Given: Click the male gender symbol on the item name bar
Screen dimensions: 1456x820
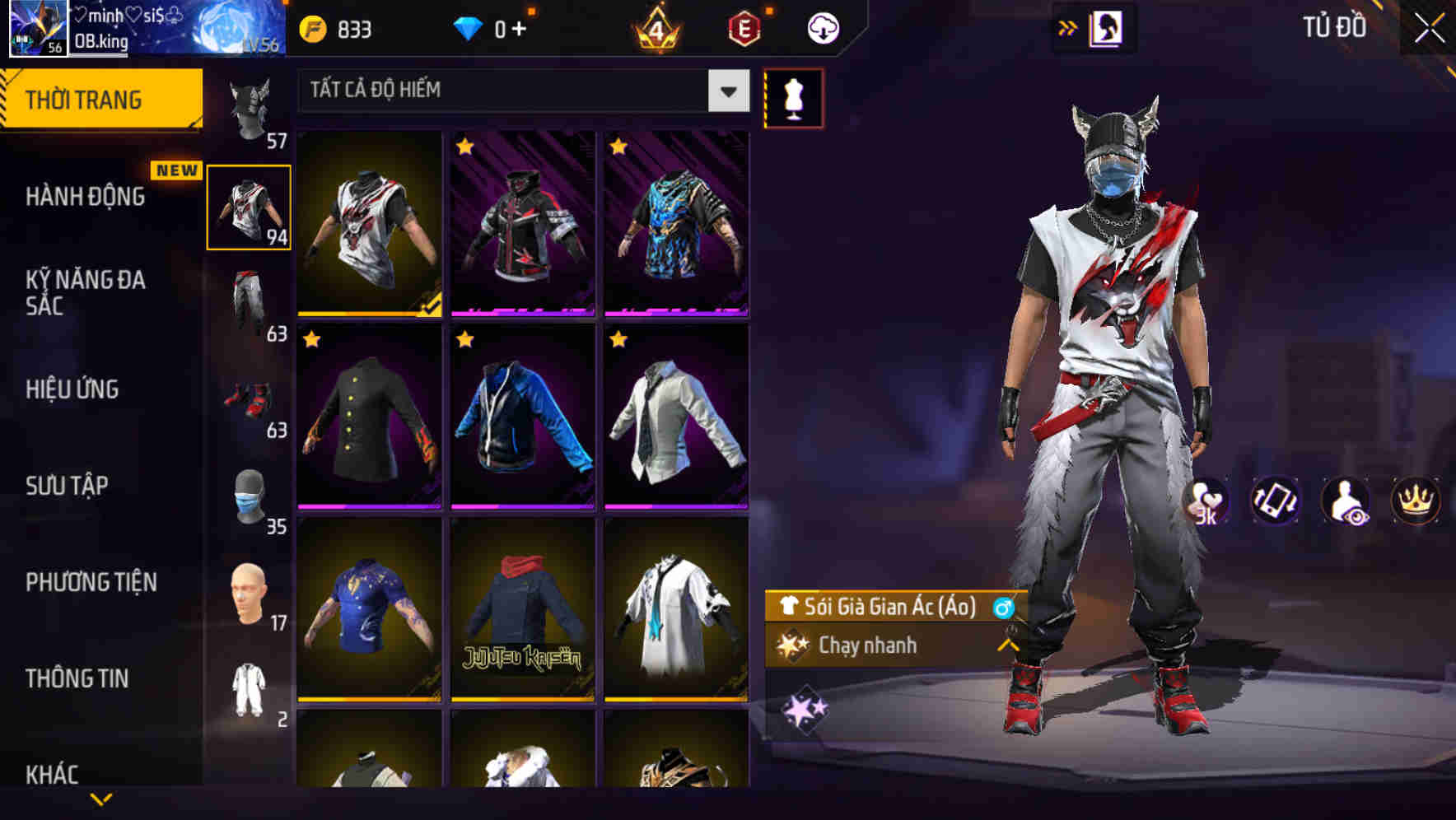Looking at the screenshot, I should [x=1002, y=608].
